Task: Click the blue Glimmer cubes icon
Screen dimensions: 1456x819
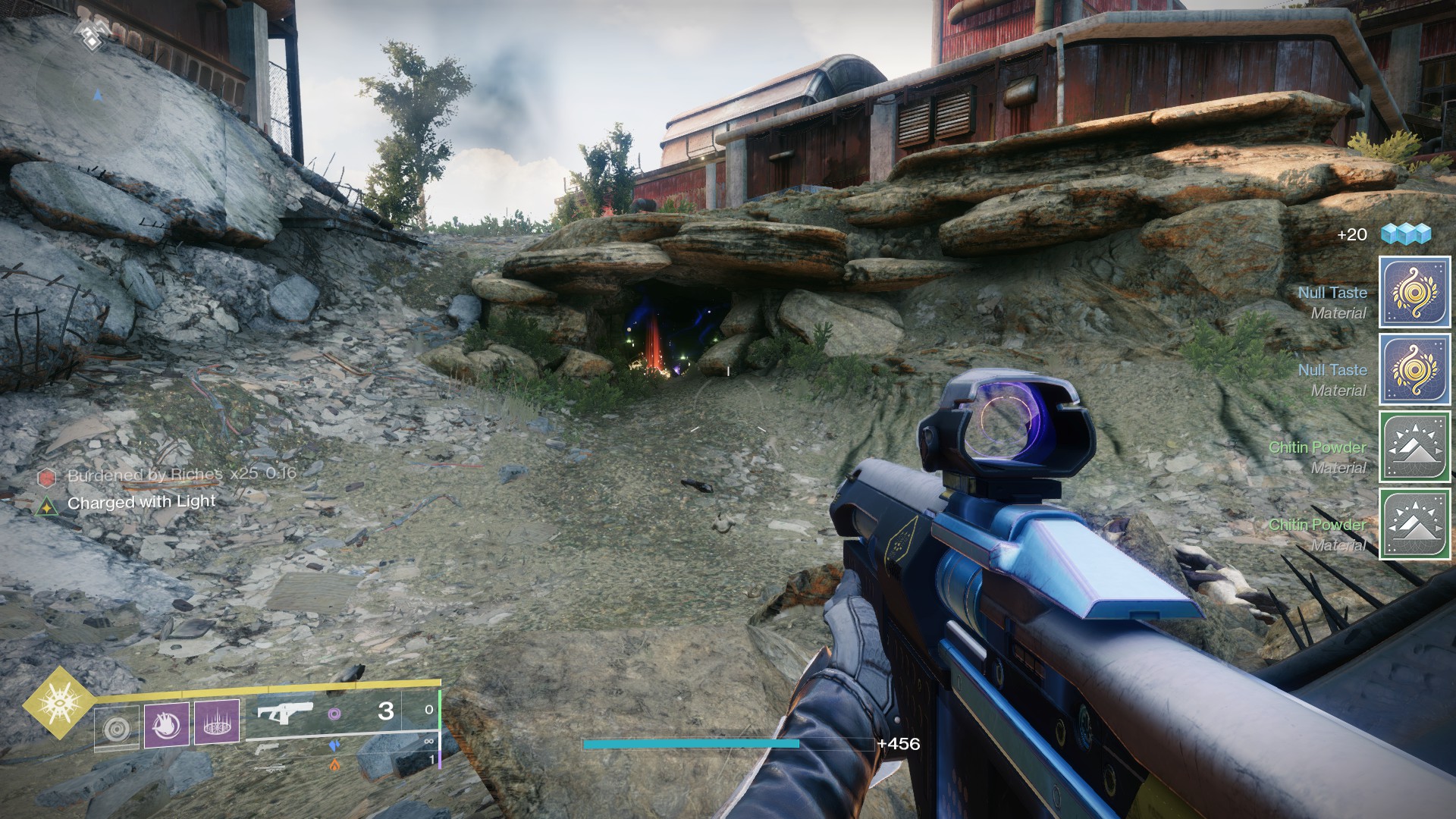Action: coord(1405,234)
